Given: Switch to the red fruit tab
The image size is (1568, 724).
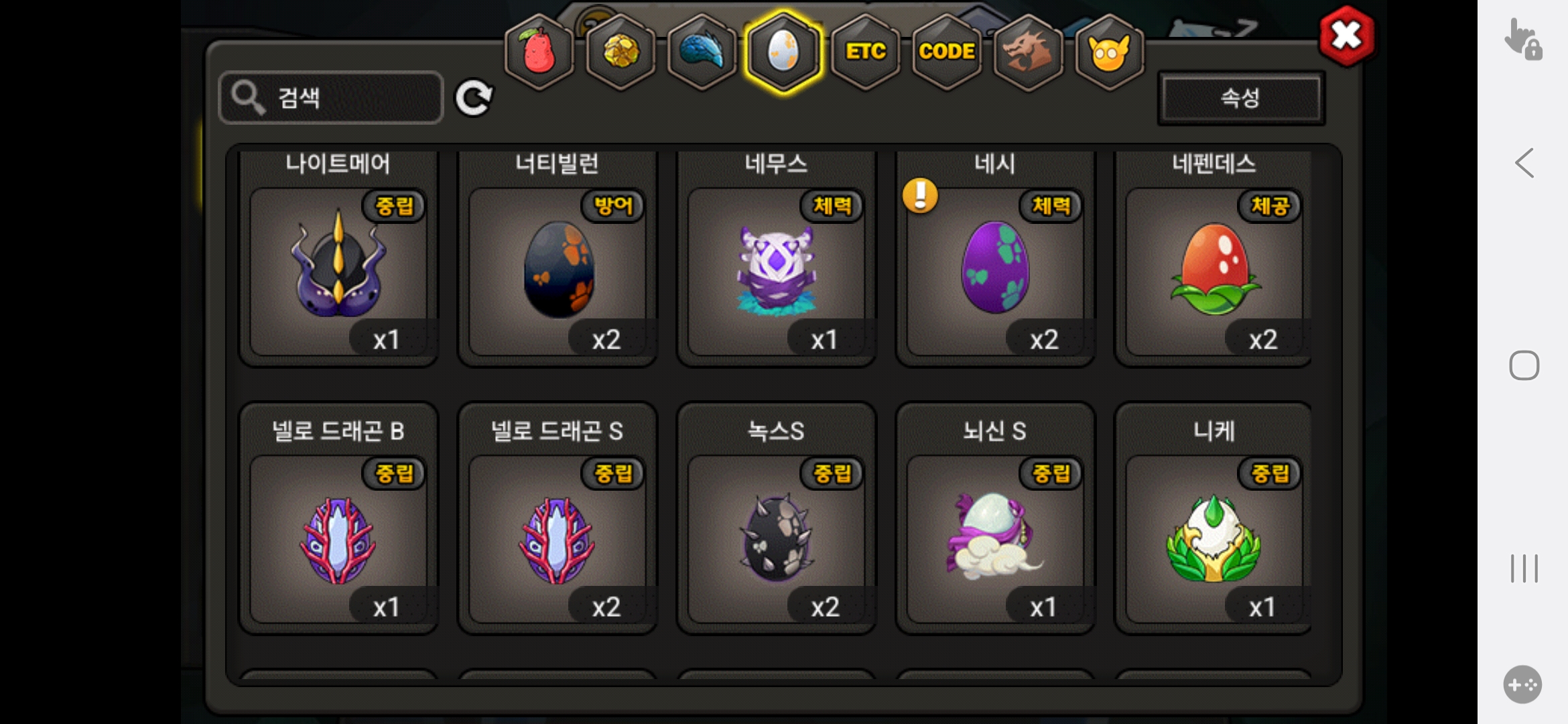Looking at the screenshot, I should point(539,52).
